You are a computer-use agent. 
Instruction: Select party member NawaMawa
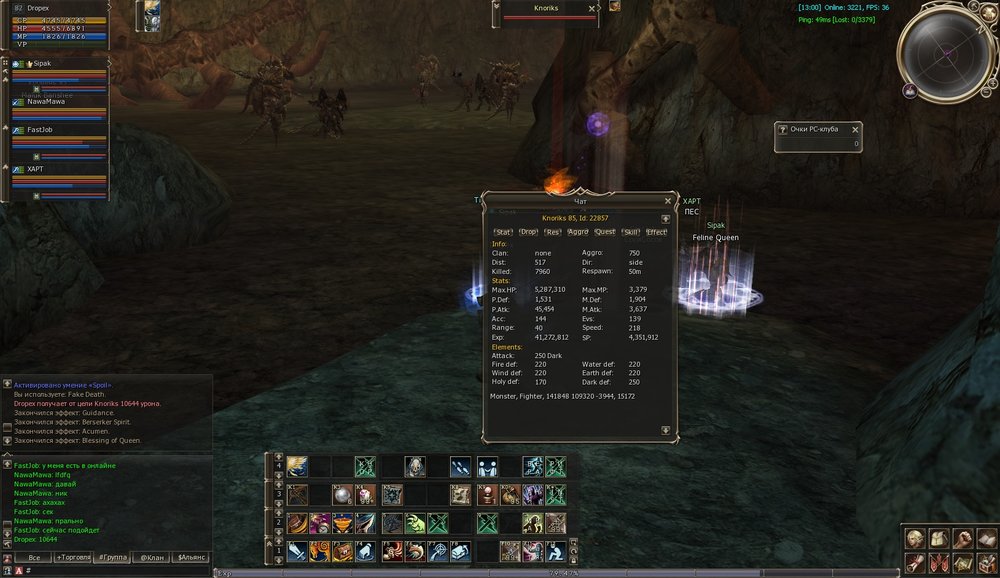48,101
